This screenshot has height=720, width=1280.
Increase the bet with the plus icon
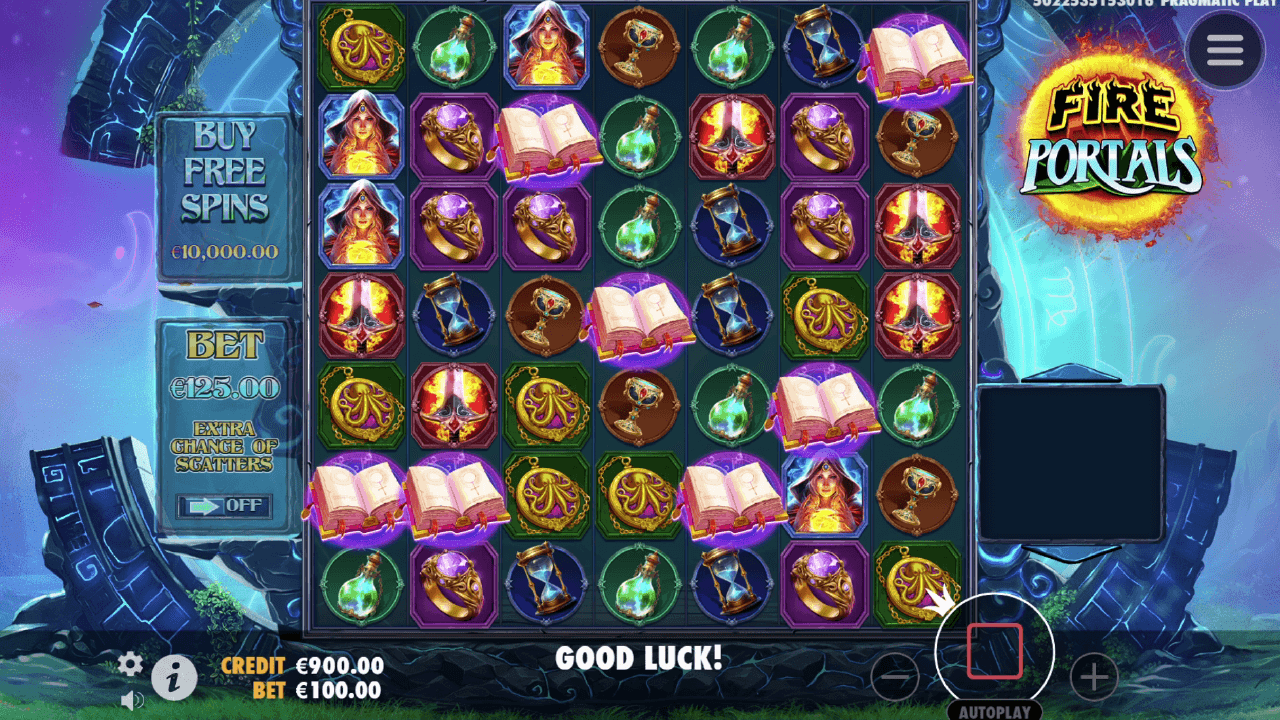(1093, 678)
